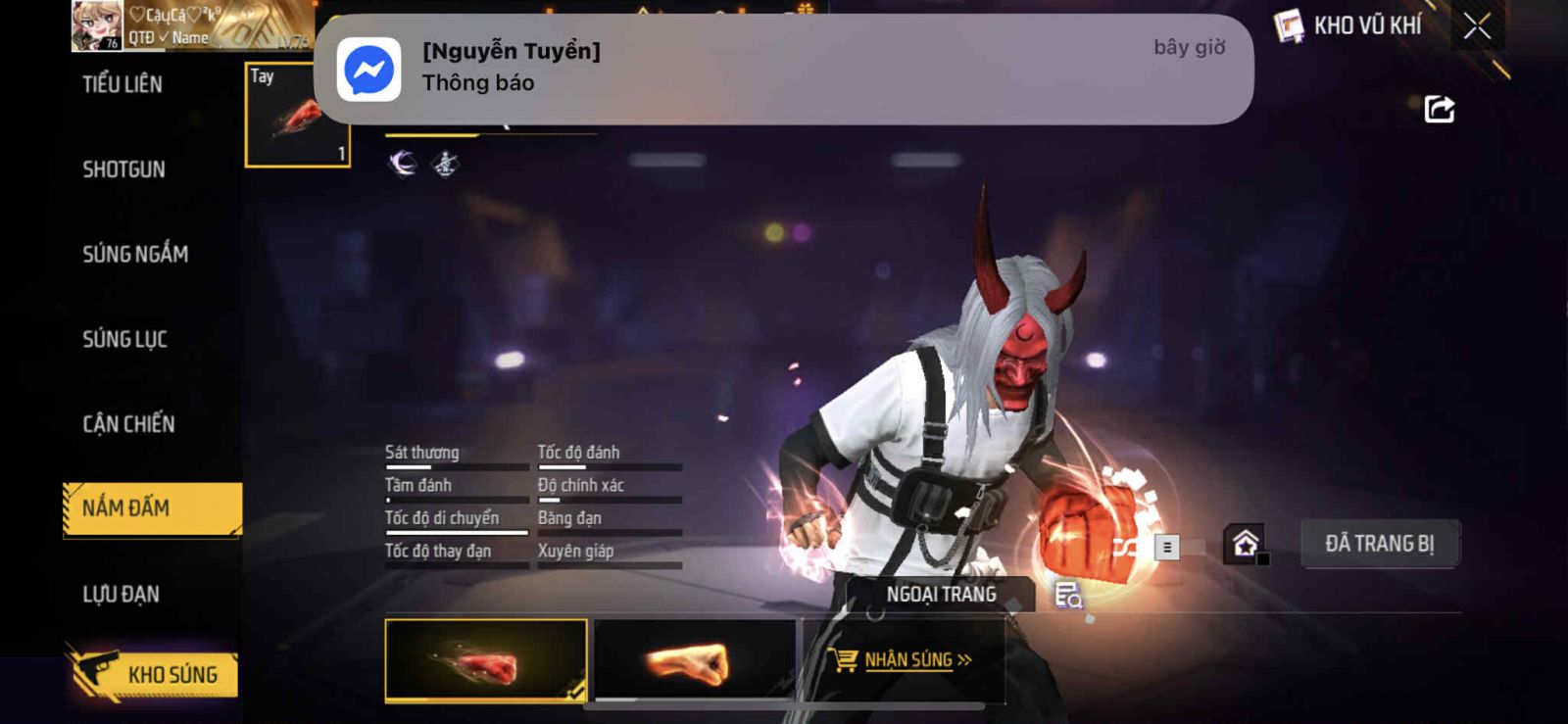Click the ĐÃ TRANG BỊ button
This screenshot has height=724, width=1568.
click(1379, 544)
